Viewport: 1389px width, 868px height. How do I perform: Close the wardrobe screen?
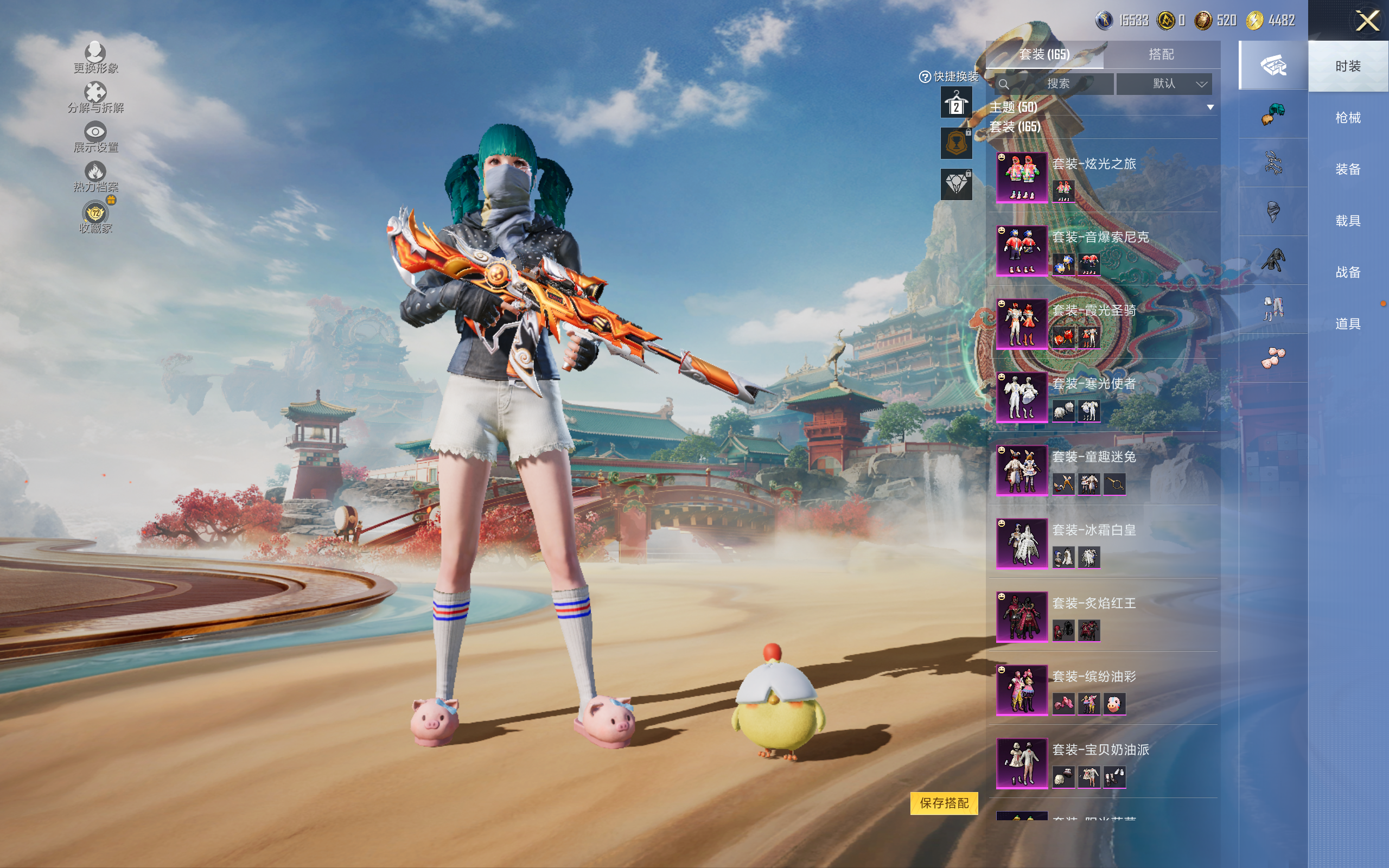[x=1367, y=21]
